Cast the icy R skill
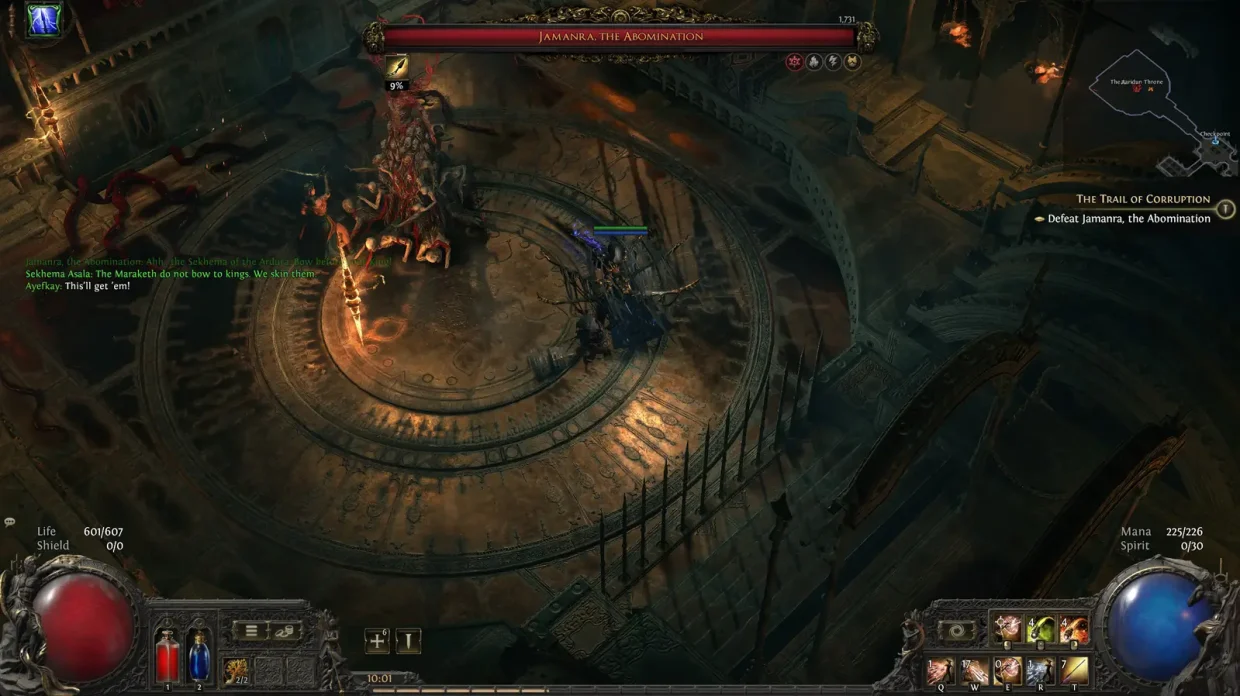1240x696 pixels. [x=1041, y=671]
